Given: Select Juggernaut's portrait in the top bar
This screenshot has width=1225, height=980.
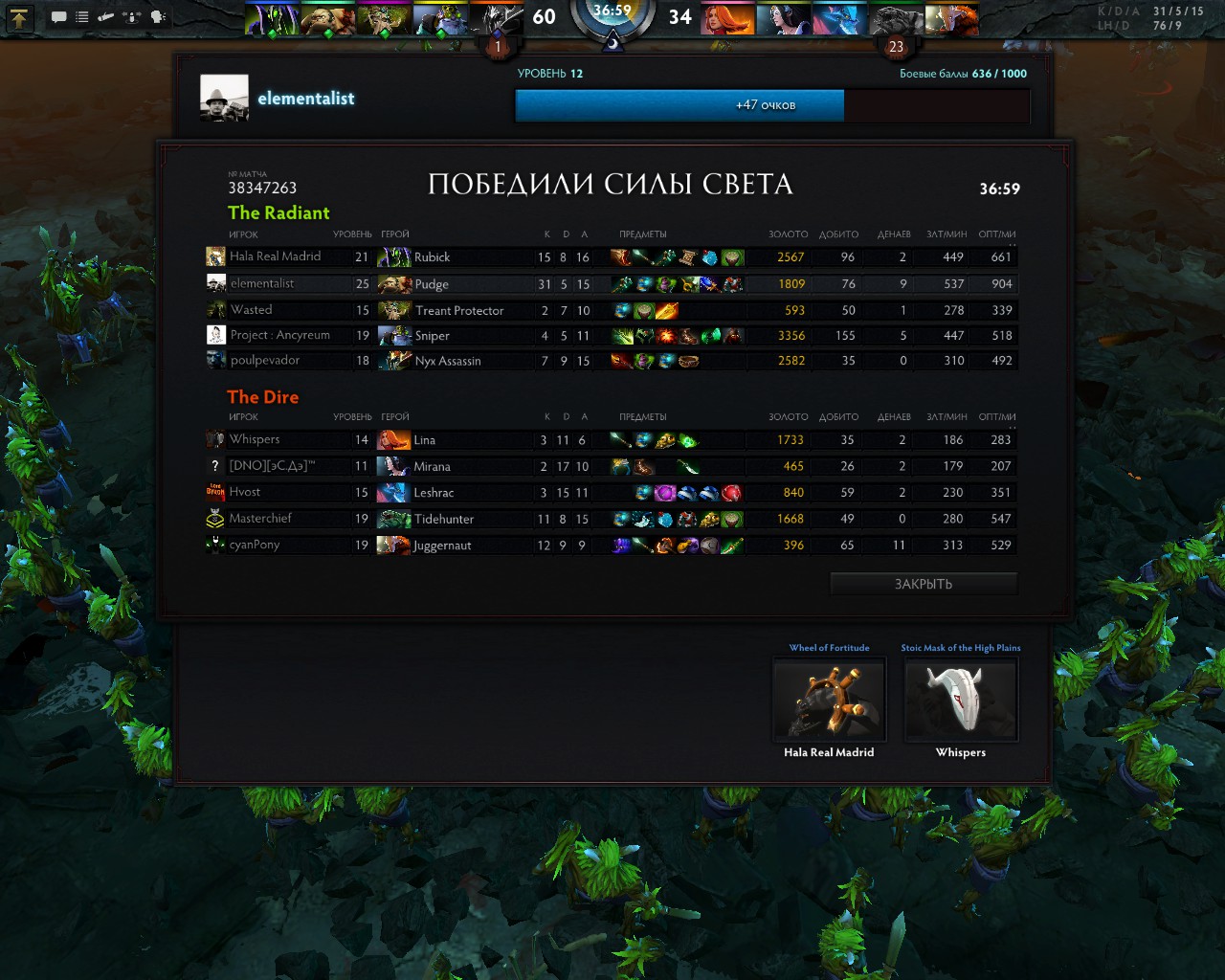Looking at the screenshot, I should 951,19.
